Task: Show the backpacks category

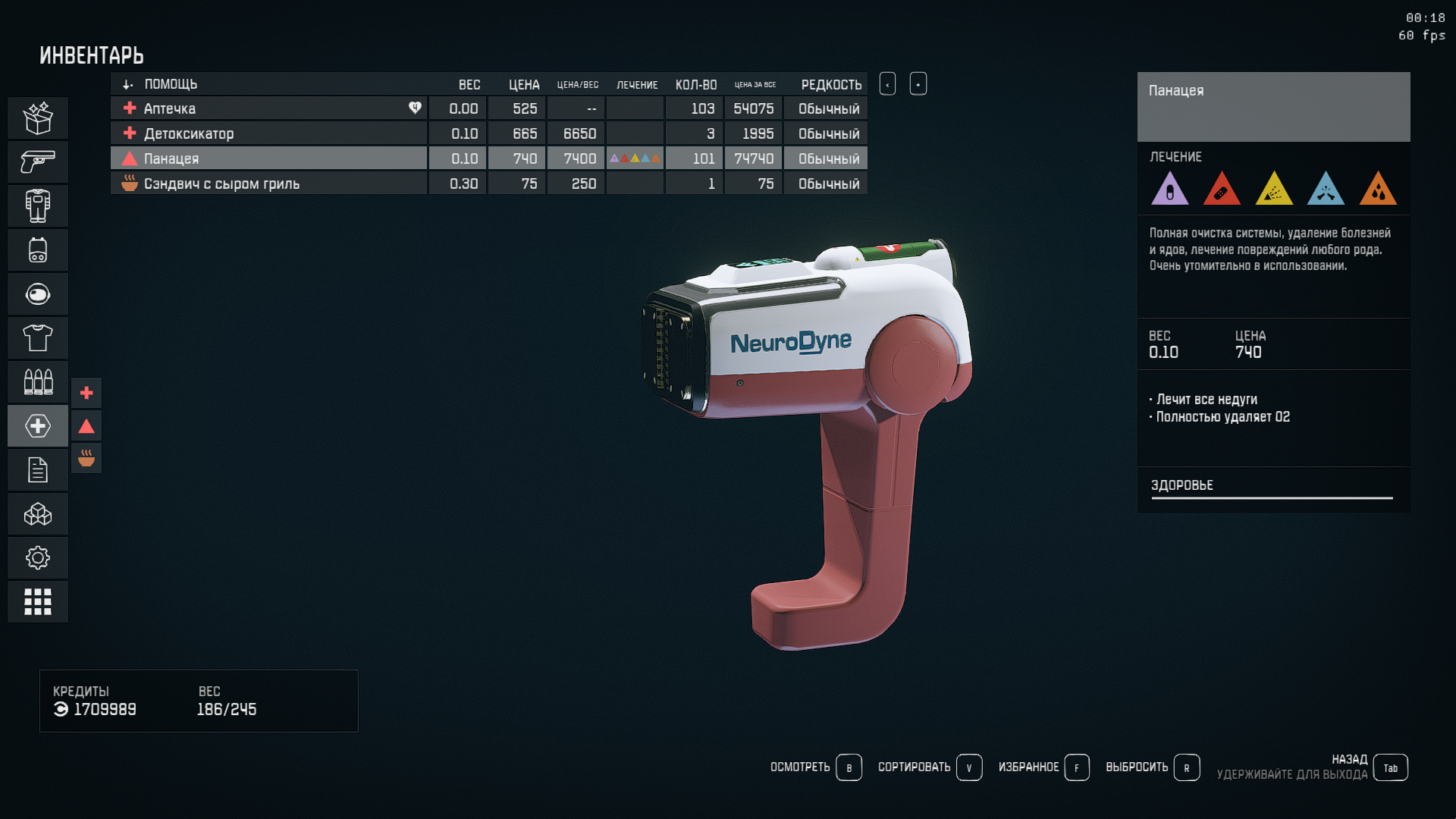Action: (38, 249)
